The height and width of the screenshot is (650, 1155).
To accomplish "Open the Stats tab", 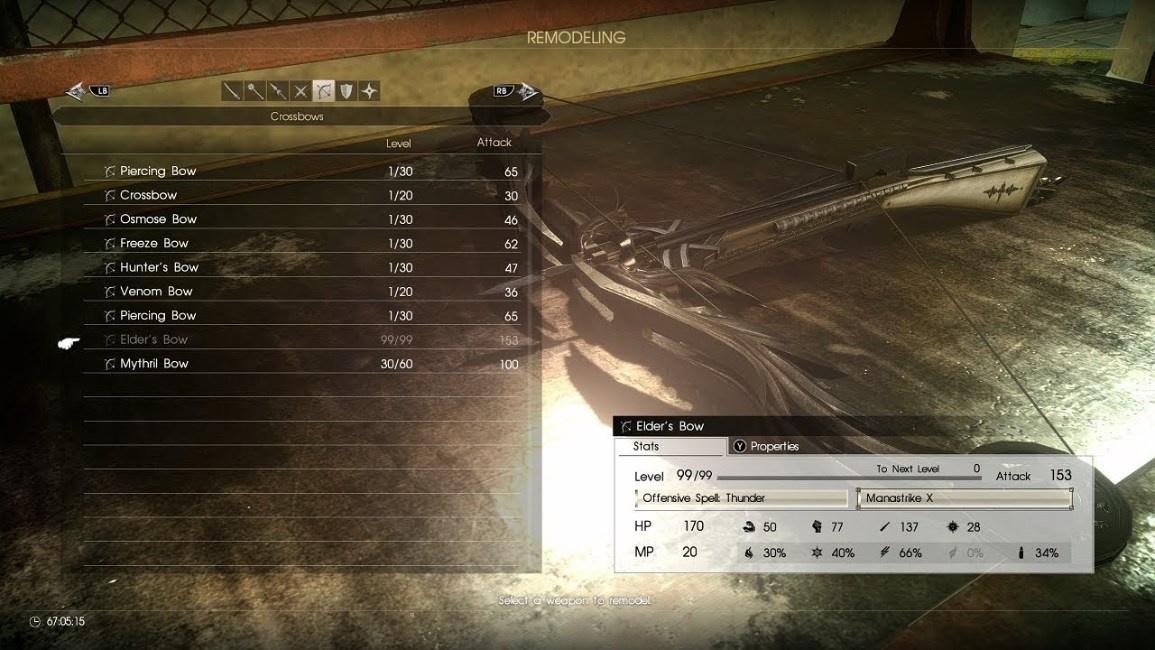I will point(670,446).
